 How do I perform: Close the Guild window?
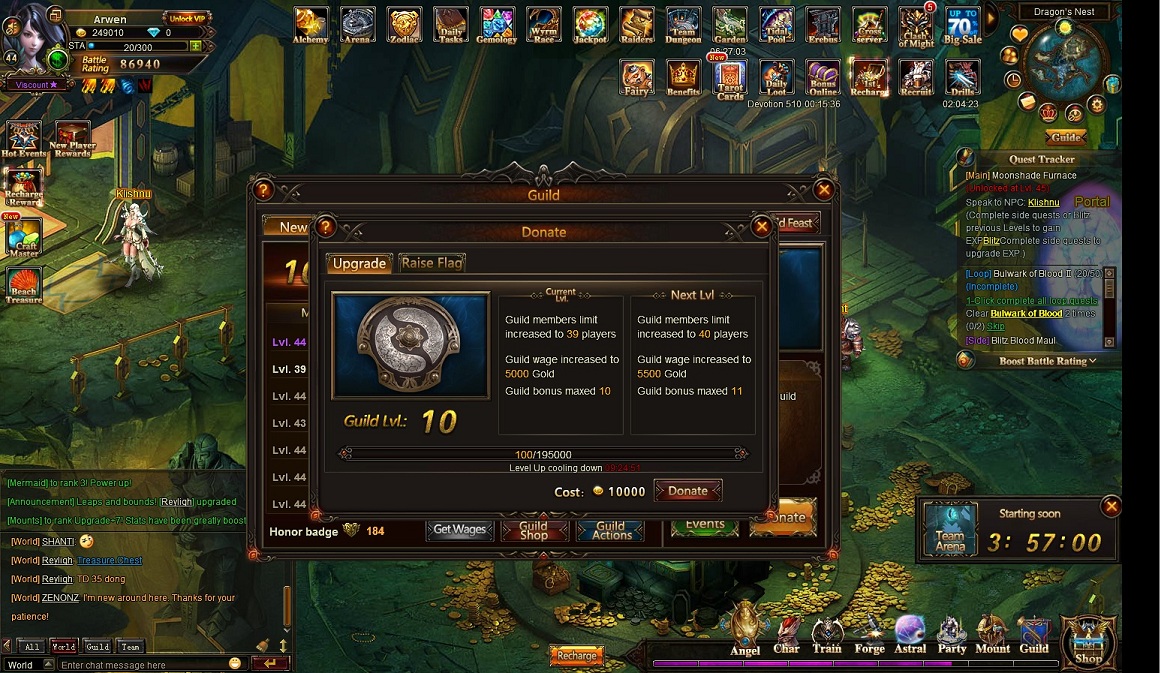point(823,189)
